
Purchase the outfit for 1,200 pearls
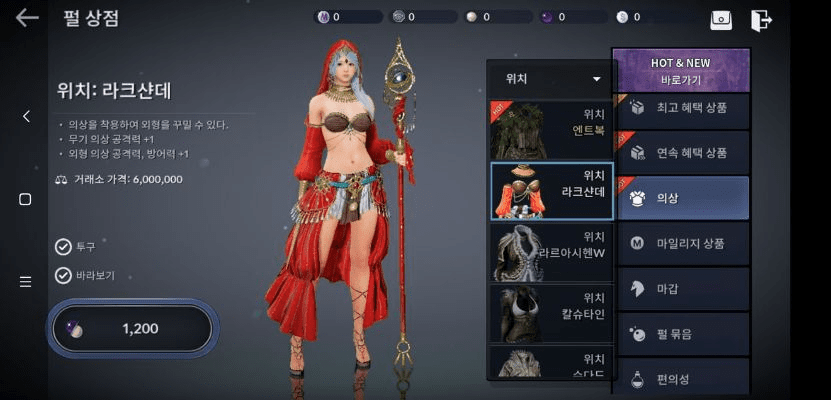point(132,328)
